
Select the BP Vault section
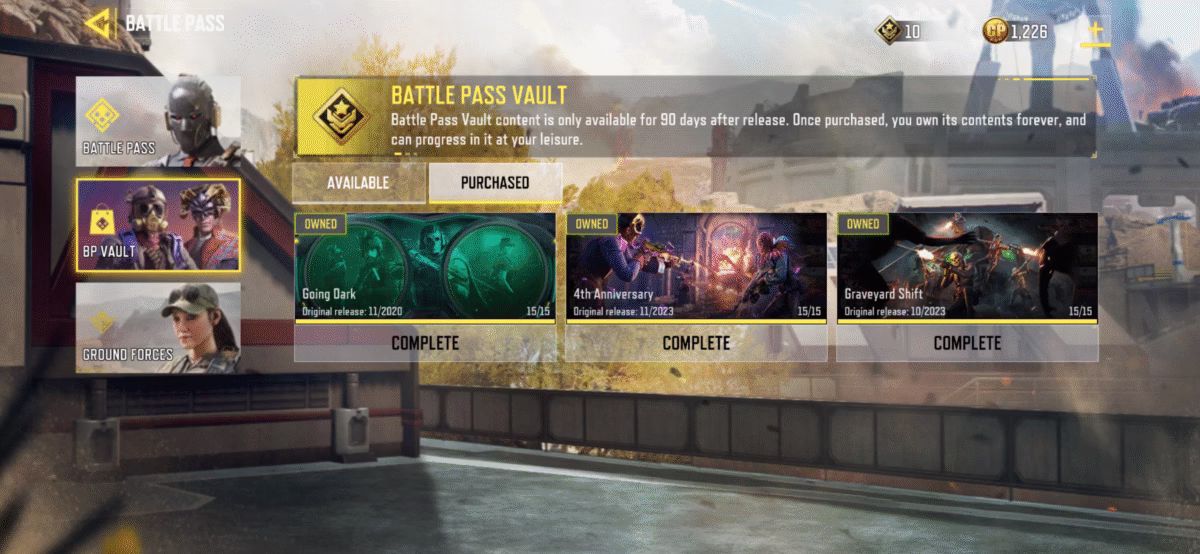[x=158, y=225]
